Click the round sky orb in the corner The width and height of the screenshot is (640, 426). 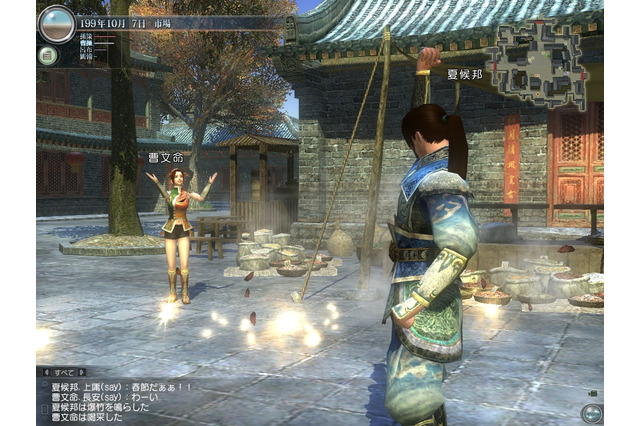click(56, 24)
